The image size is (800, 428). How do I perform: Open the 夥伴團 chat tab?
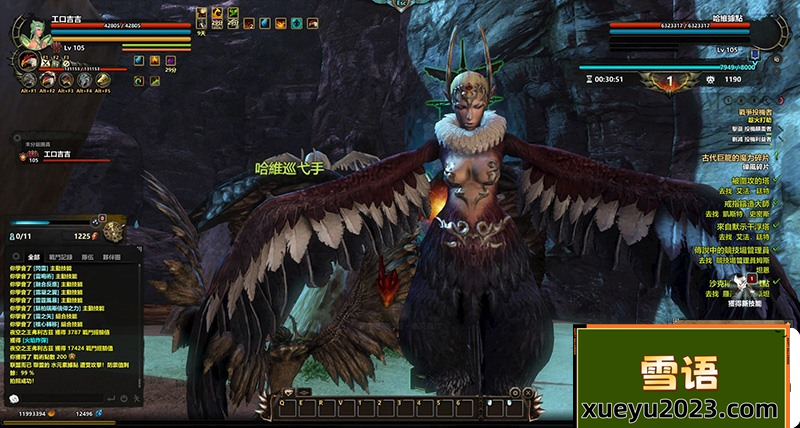(112, 257)
